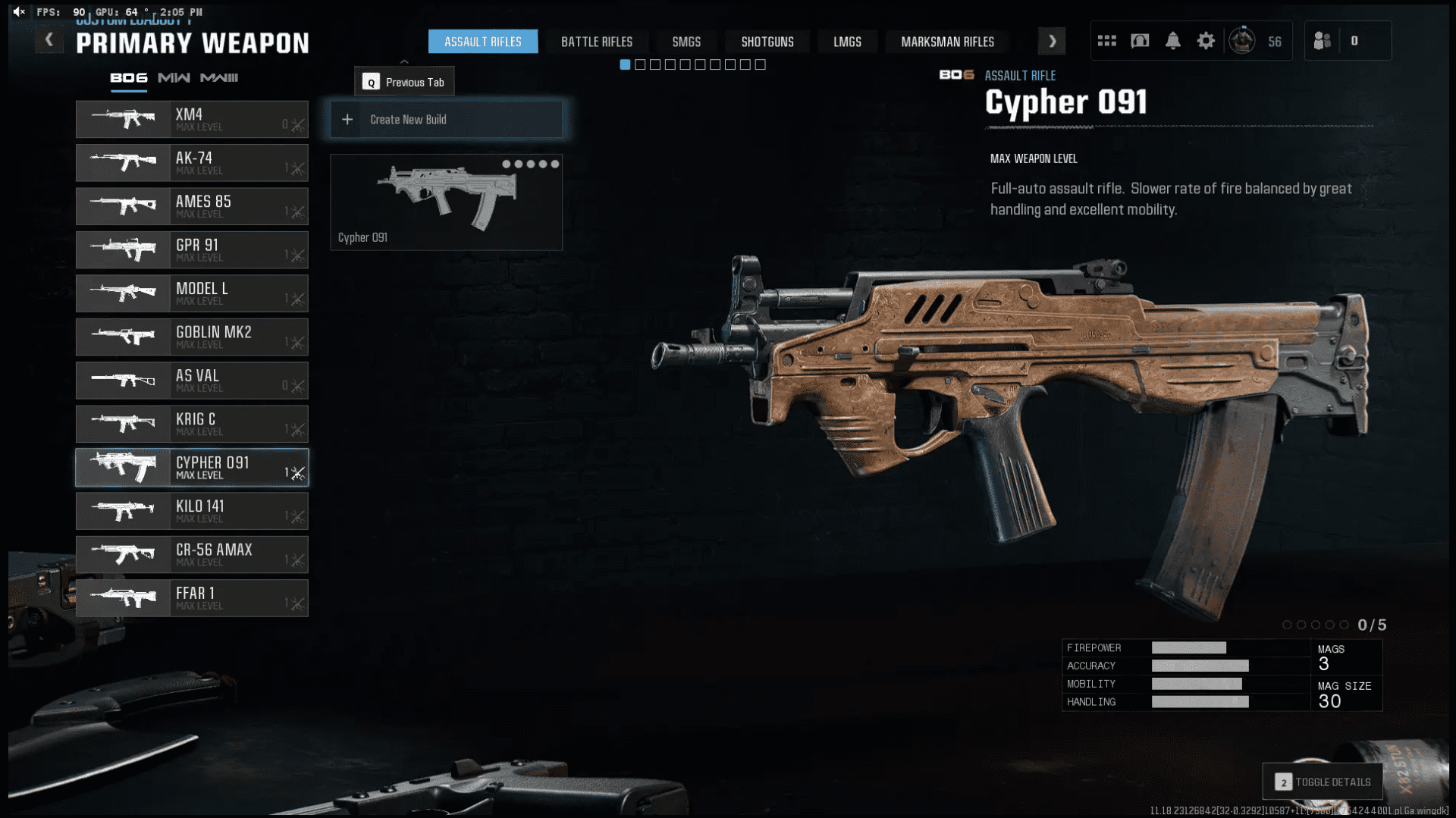Select the Cypher 091 build thumbnail

[x=446, y=202]
